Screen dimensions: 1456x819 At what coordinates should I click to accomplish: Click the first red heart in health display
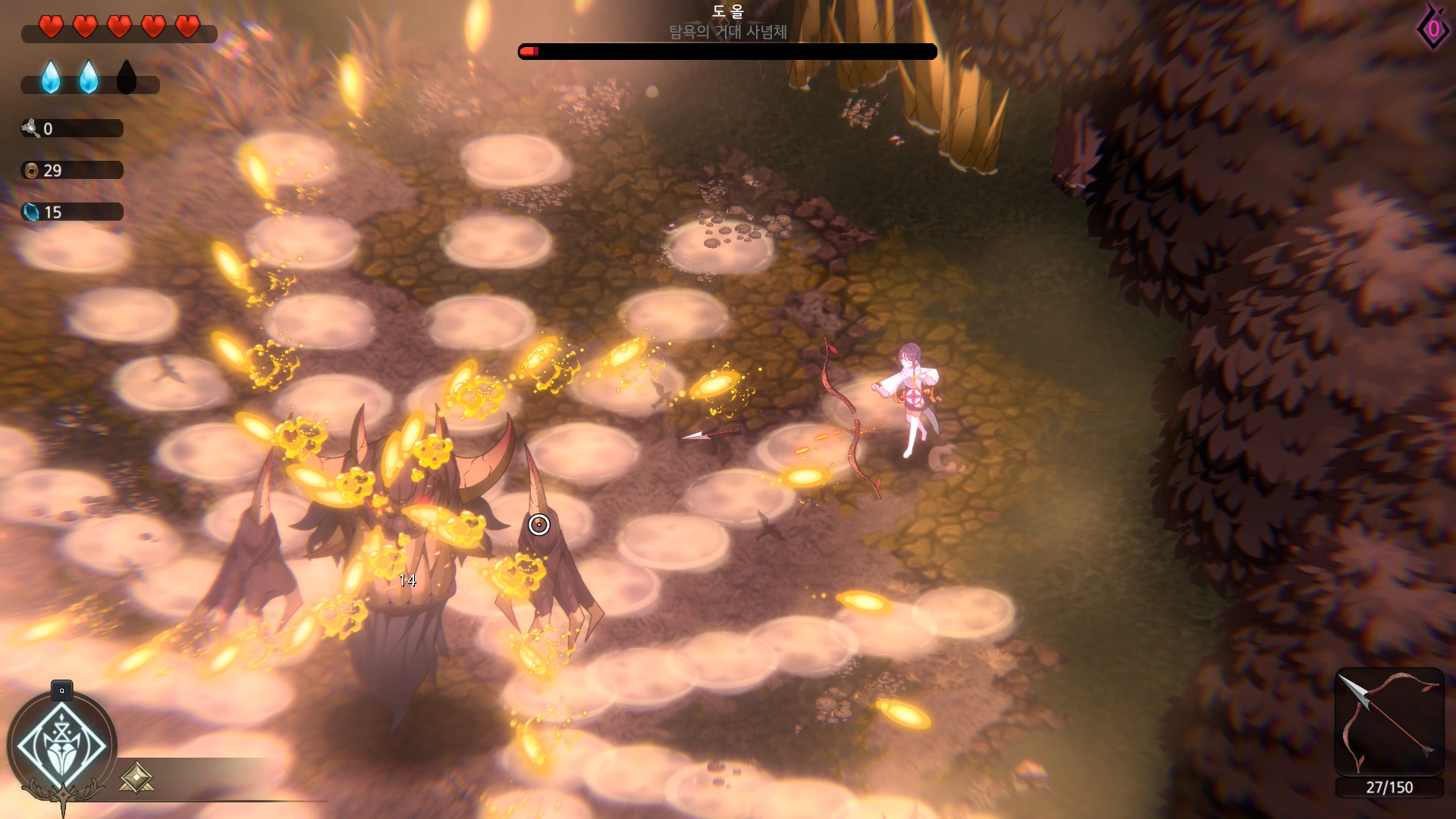[50, 25]
